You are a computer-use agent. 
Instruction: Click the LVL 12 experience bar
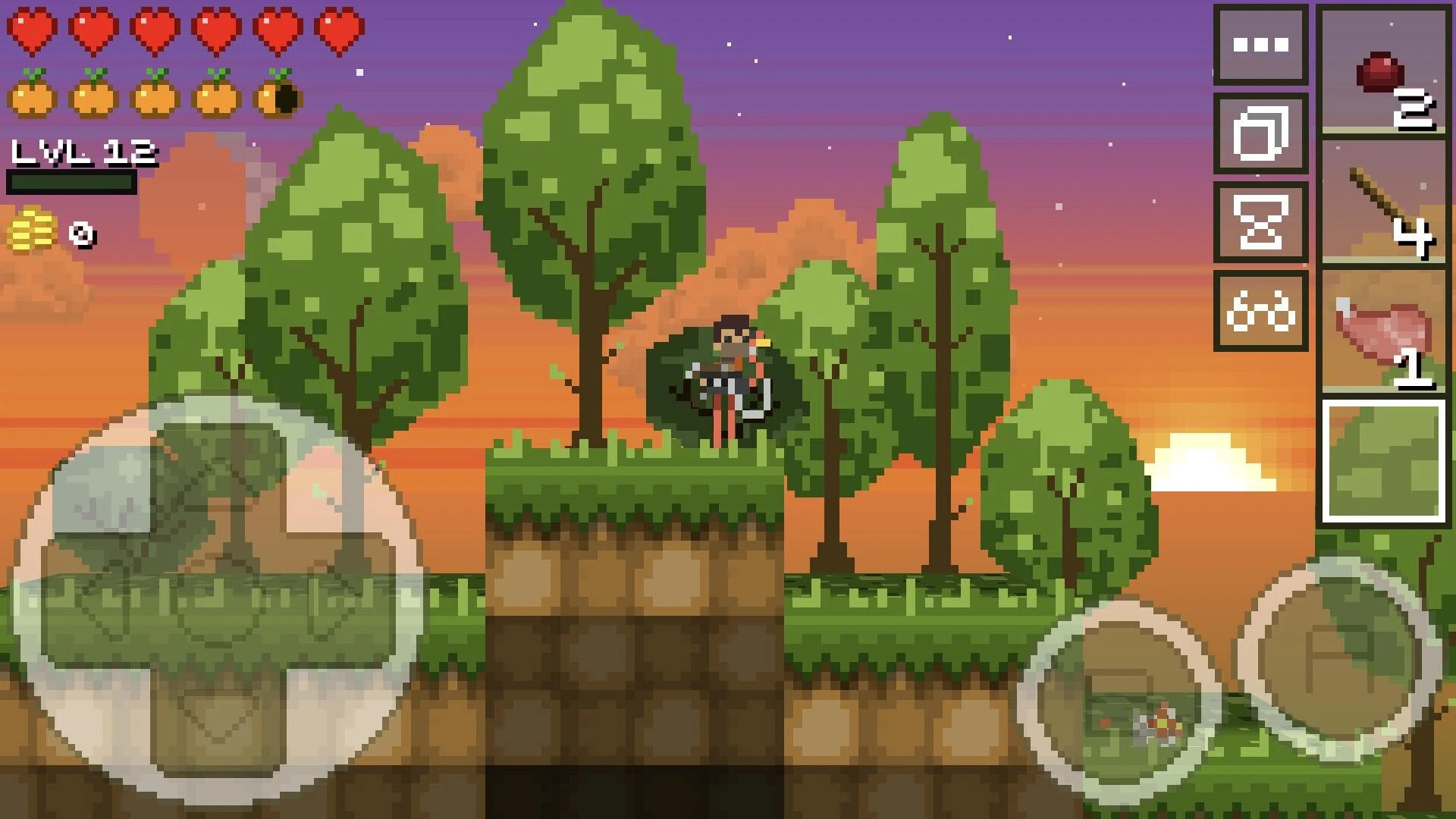click(72, 167)
